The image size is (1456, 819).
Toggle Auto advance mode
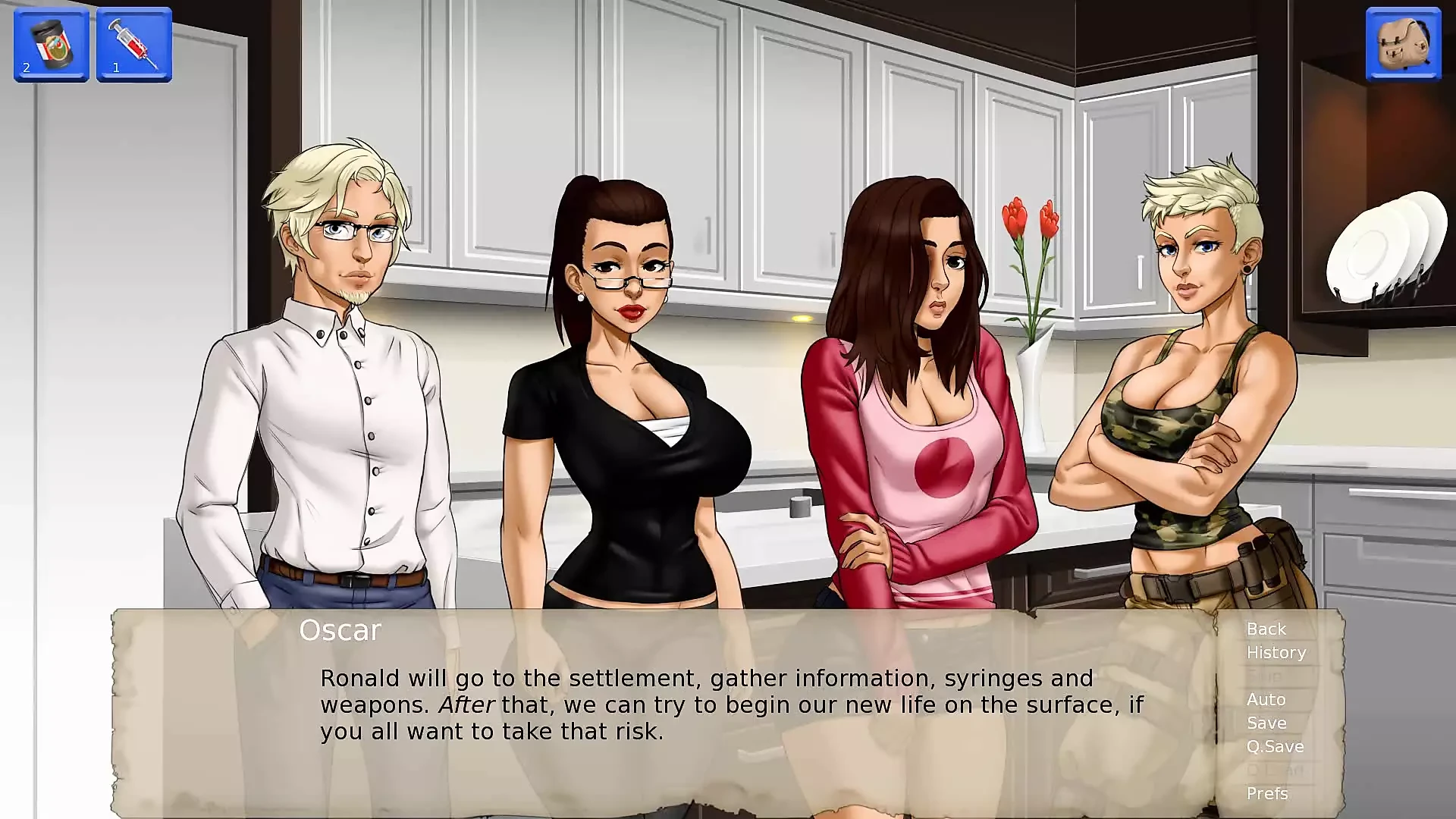click(x=1266, y=700)
